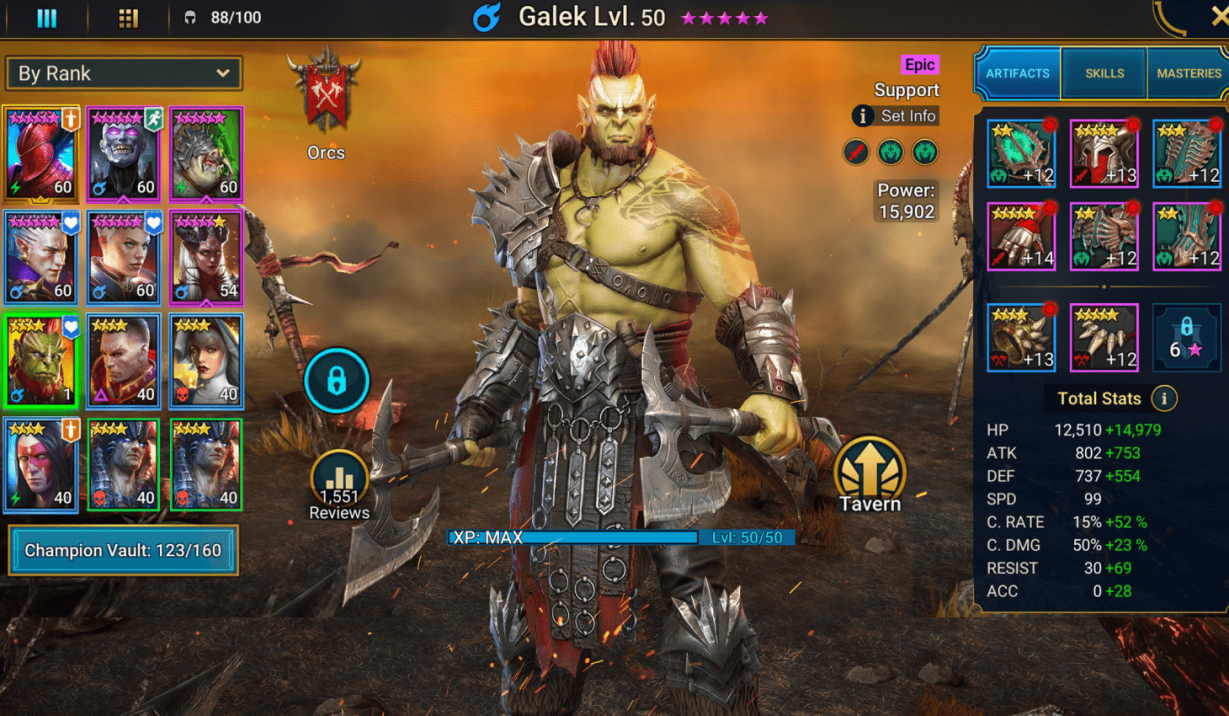Screen dimensions: 1229x716
Task: Switch to the Skills tab
Action: coord(1104,73)
